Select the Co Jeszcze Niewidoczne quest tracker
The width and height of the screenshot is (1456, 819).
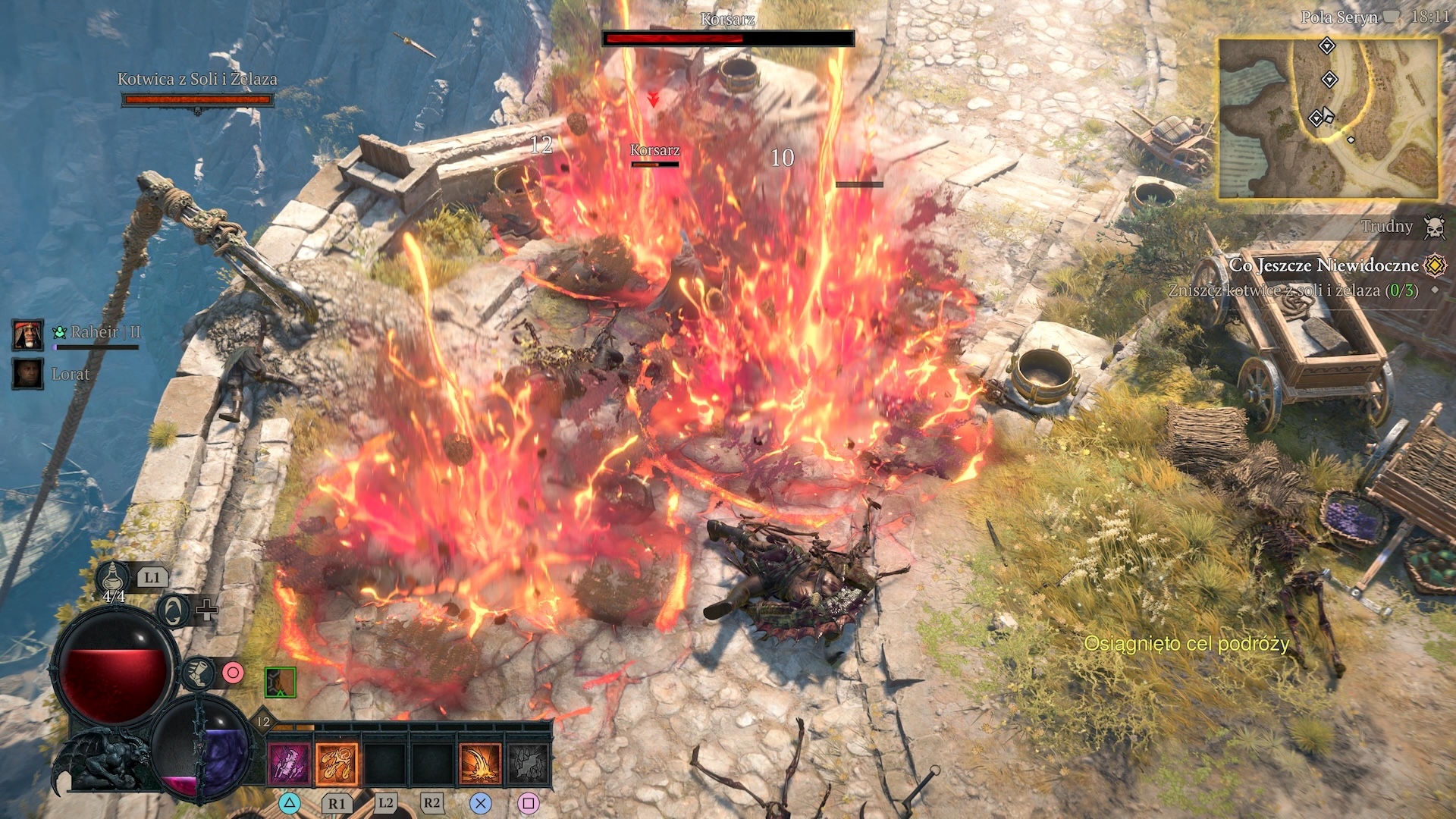[x=1323, y=265]
